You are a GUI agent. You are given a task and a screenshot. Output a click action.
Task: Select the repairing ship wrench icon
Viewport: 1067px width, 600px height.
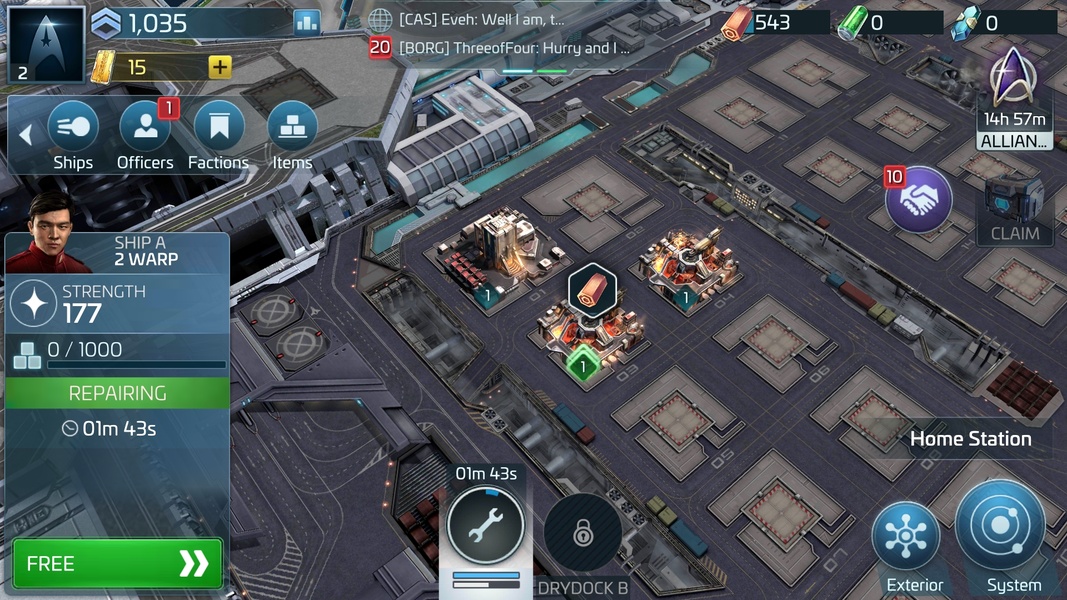[485, 525]
